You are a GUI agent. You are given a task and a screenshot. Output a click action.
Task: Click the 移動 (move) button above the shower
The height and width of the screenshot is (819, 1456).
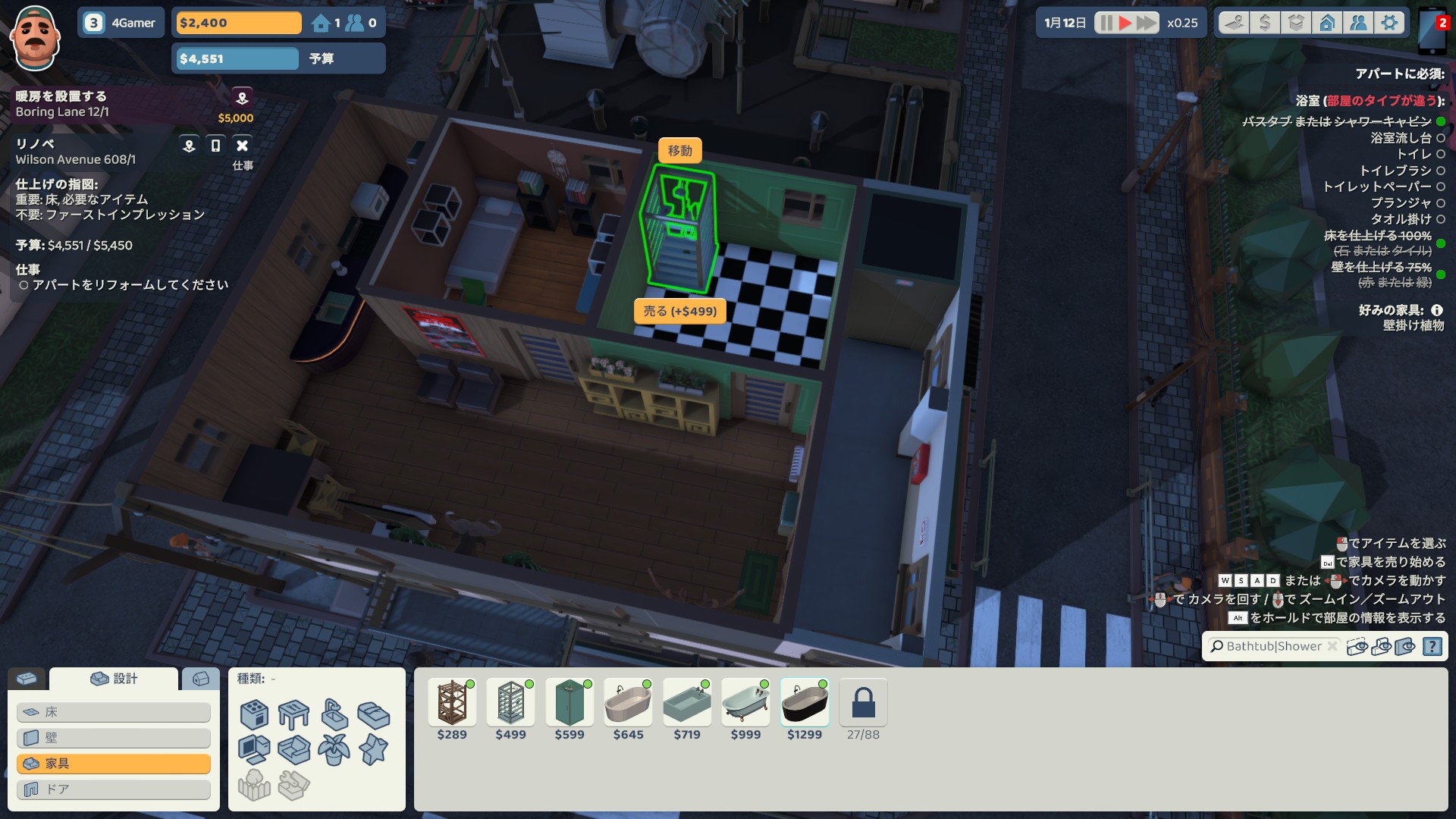679,150
